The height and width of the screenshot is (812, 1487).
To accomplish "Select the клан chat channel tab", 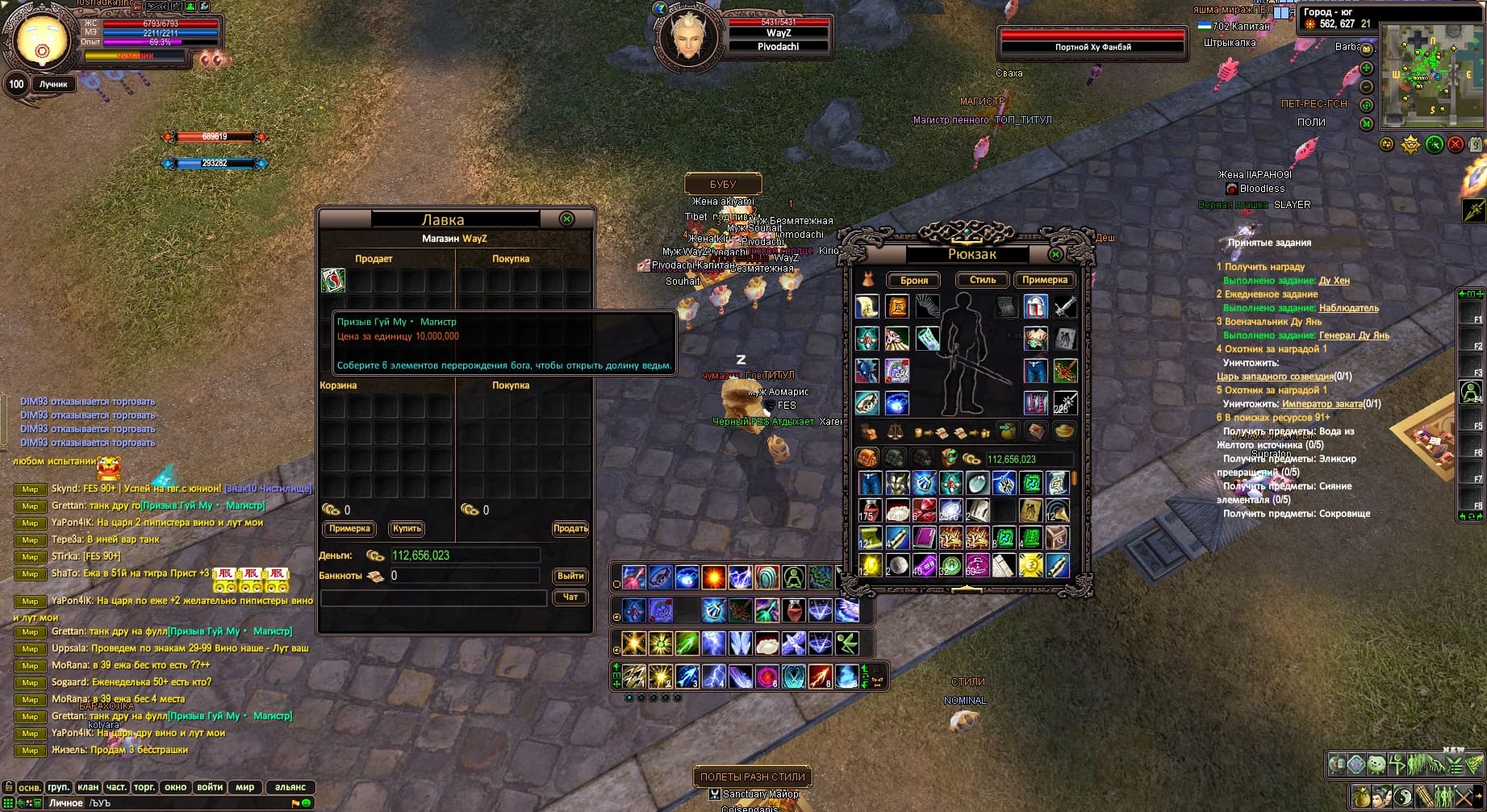I will click(x=88, y=787).
